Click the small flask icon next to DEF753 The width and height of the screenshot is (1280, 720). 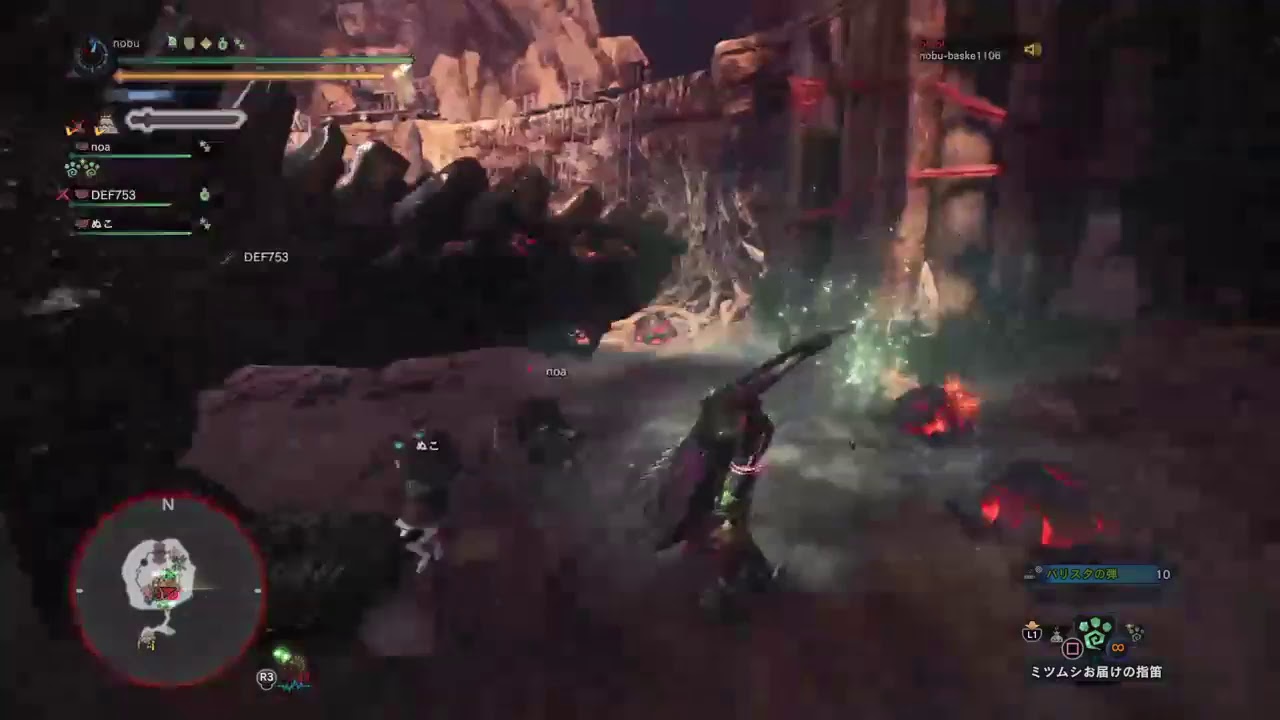click(206, 196)
